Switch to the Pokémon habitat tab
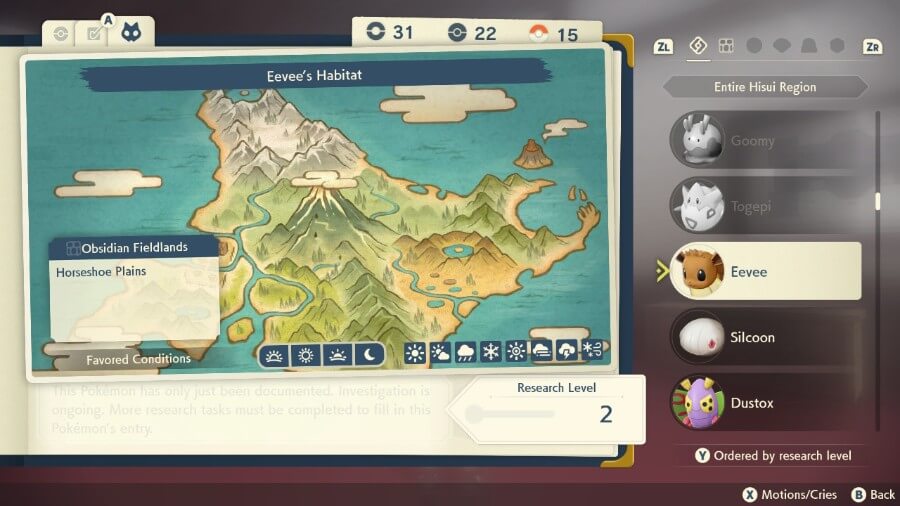This screenshot has width=900, height=506. point(131,33)
